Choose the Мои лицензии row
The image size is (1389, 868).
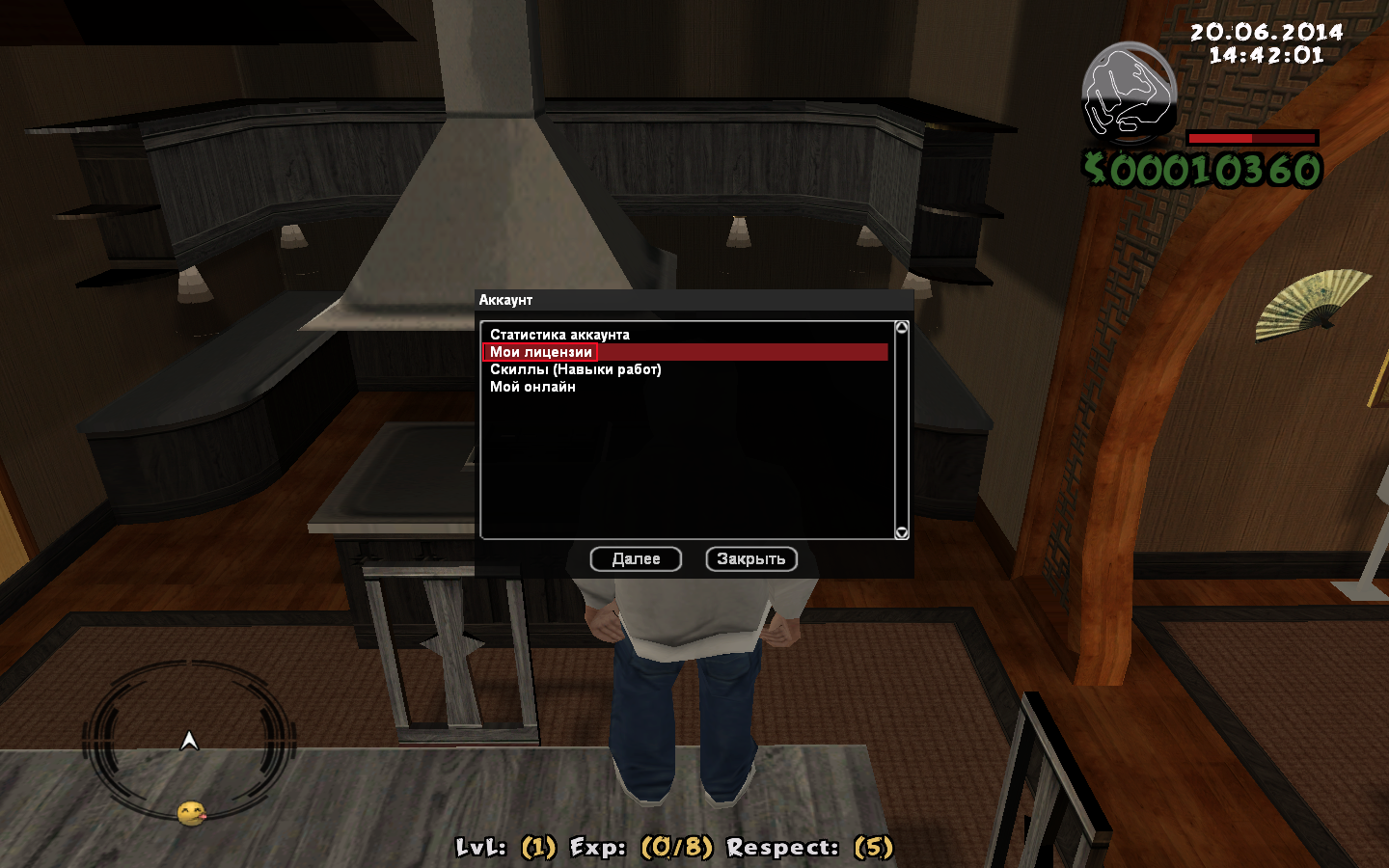pyautogui.click(x=541, y=352)
